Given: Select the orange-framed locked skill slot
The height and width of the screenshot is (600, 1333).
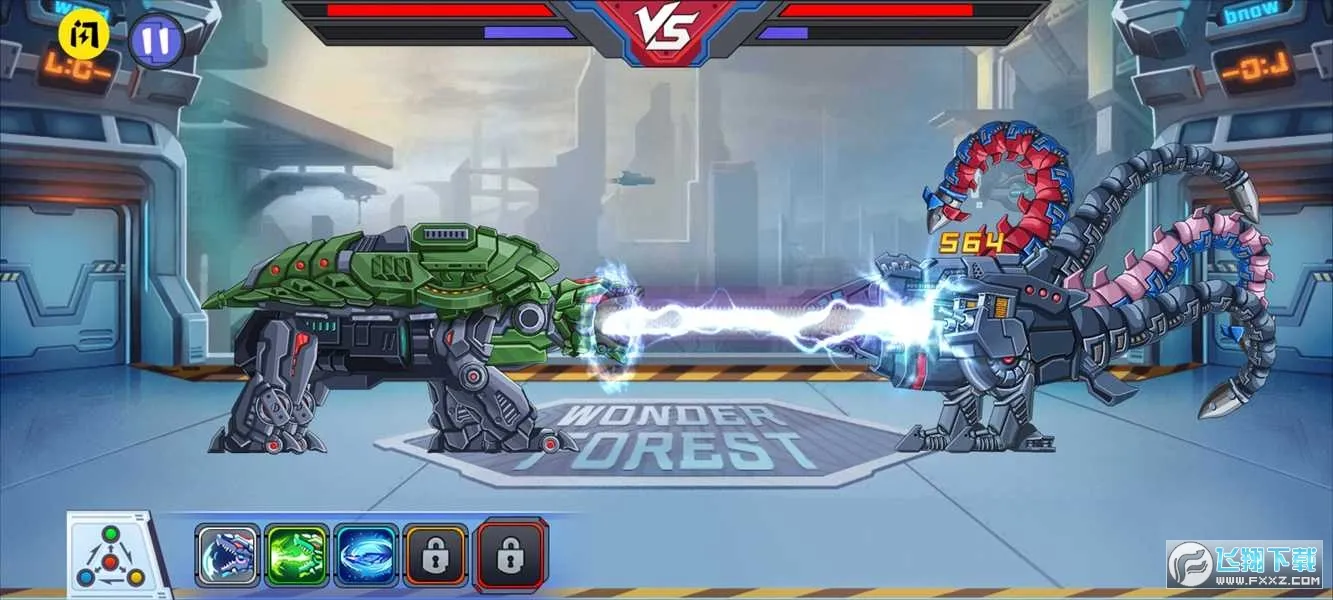Looking at the screenshot, I should point(435,555).
